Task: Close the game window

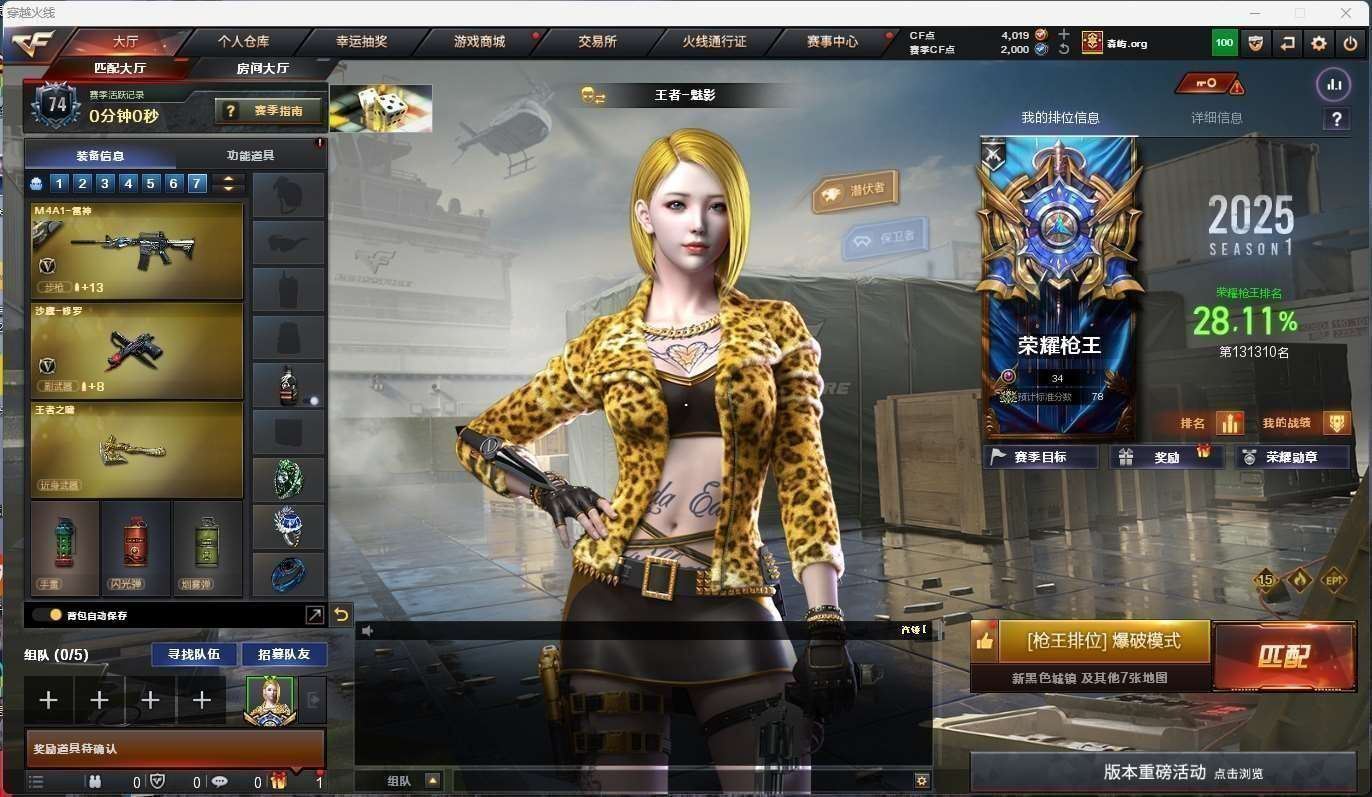Action: pyautogui.click(x=1346, y=13)
